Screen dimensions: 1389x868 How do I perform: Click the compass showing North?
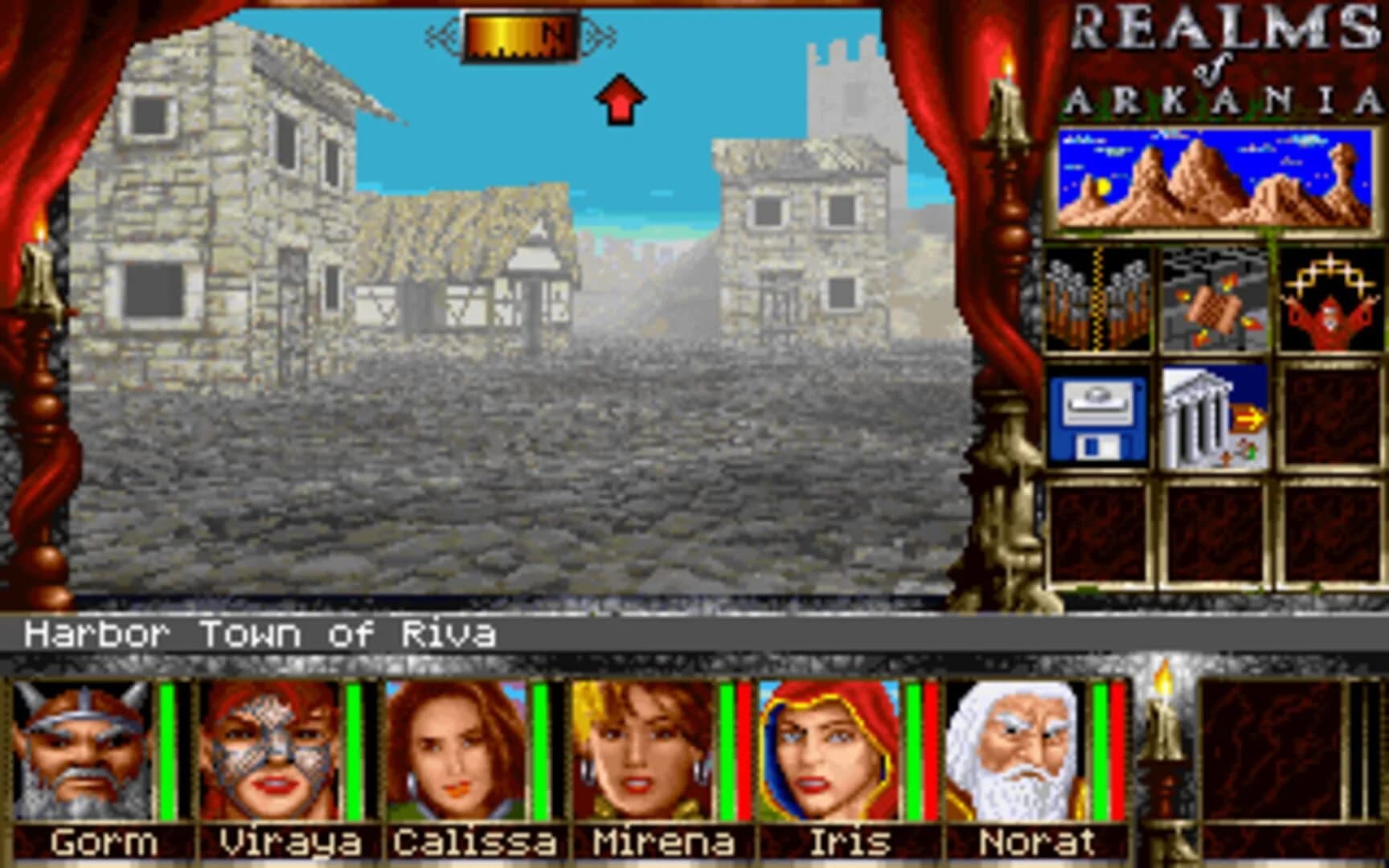521,34
